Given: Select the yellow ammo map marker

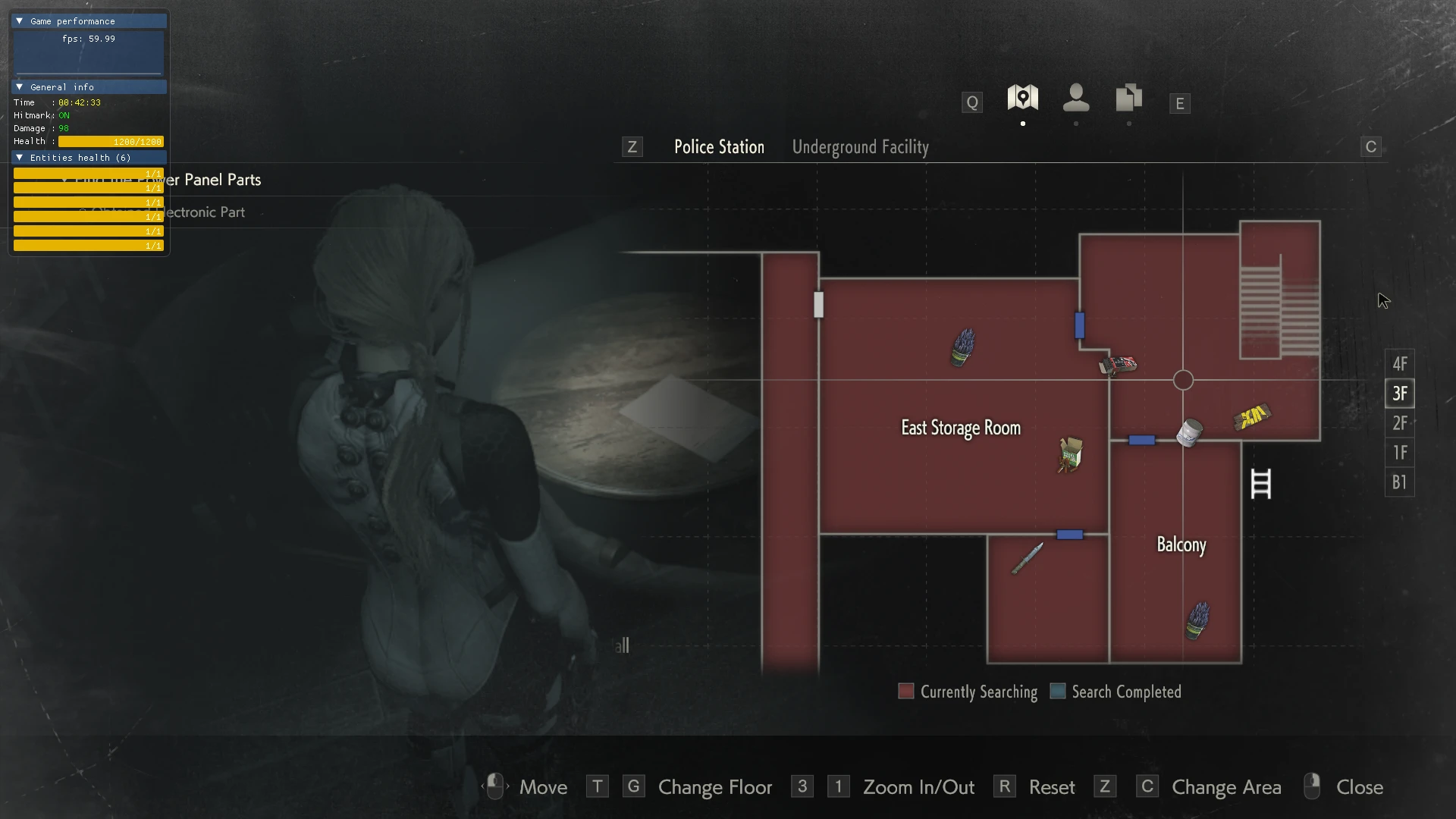Looking at the screenshot, I should (x=1251, y=416).
